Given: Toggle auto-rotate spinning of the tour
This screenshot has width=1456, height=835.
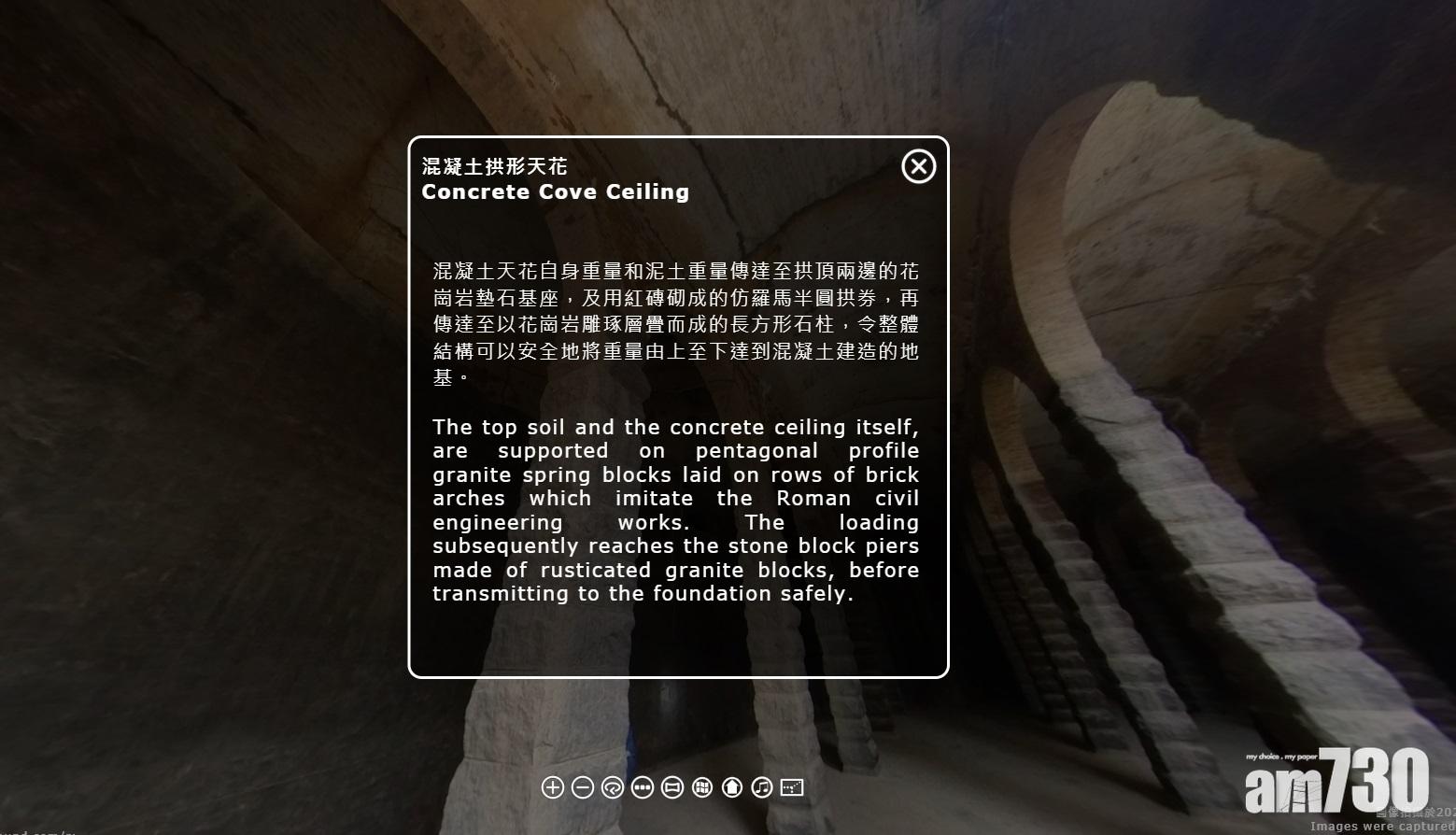Looking at the screenshot, I should pos(612,787).
